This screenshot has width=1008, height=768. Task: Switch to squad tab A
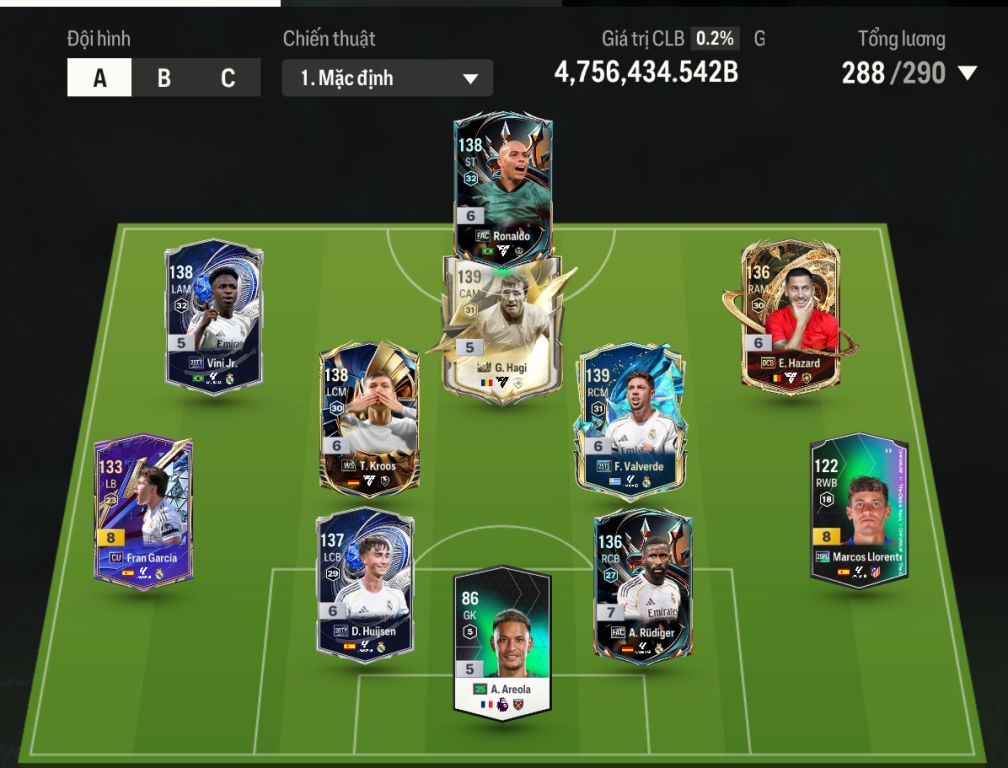(x=99, y=78)
